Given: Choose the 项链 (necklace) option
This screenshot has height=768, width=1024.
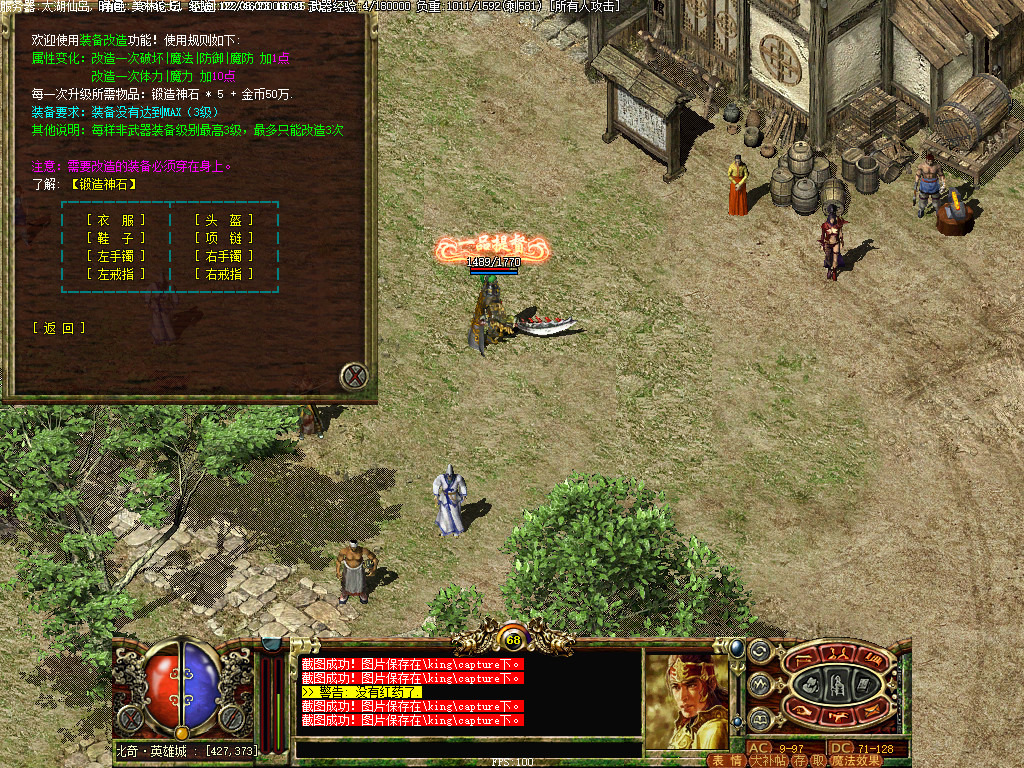Looking at the screenshot, I should pos(224,238).
